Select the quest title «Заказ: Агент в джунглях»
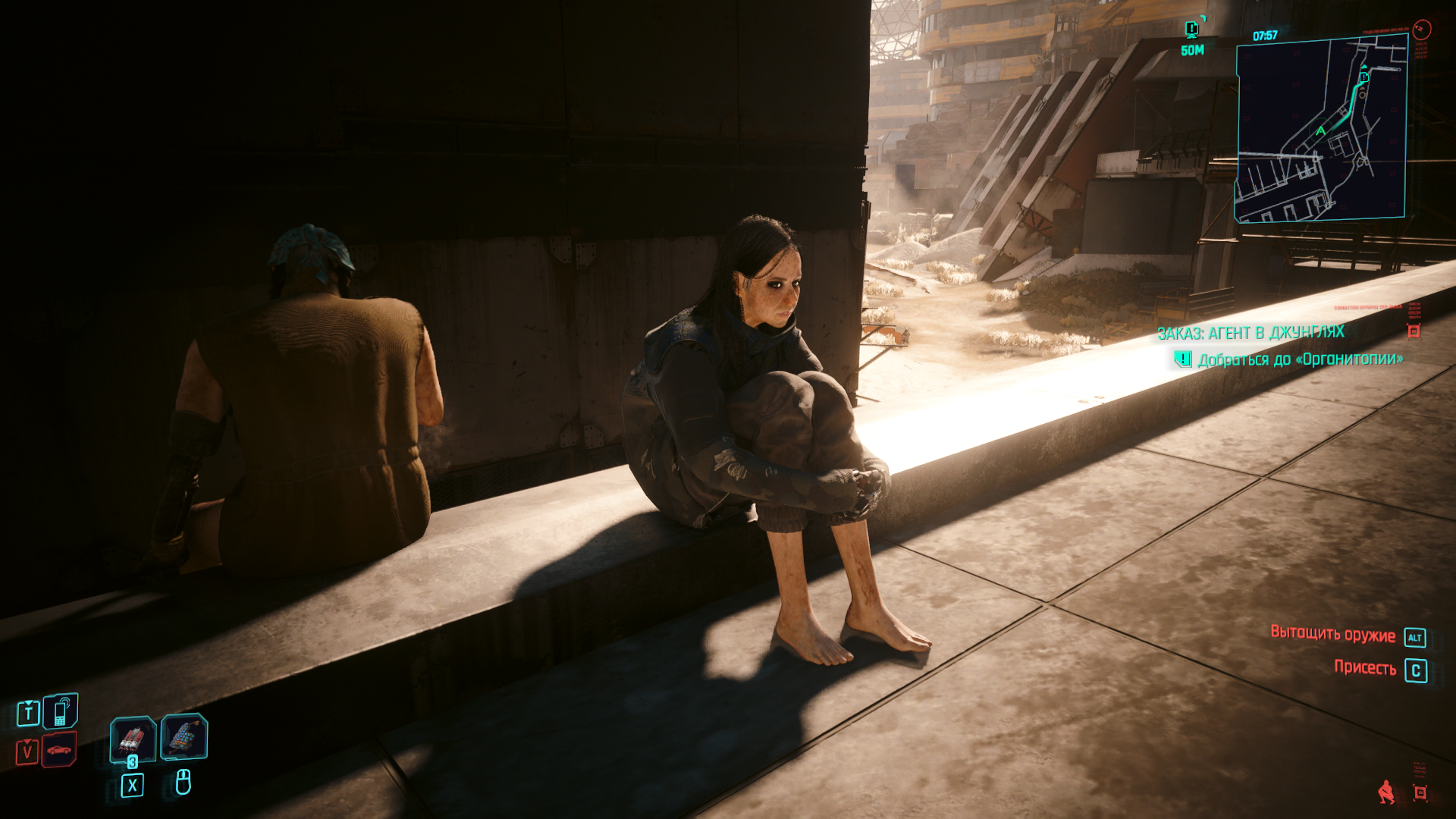The width and height of the screenshot is (1456, 819). point(1250,332)
